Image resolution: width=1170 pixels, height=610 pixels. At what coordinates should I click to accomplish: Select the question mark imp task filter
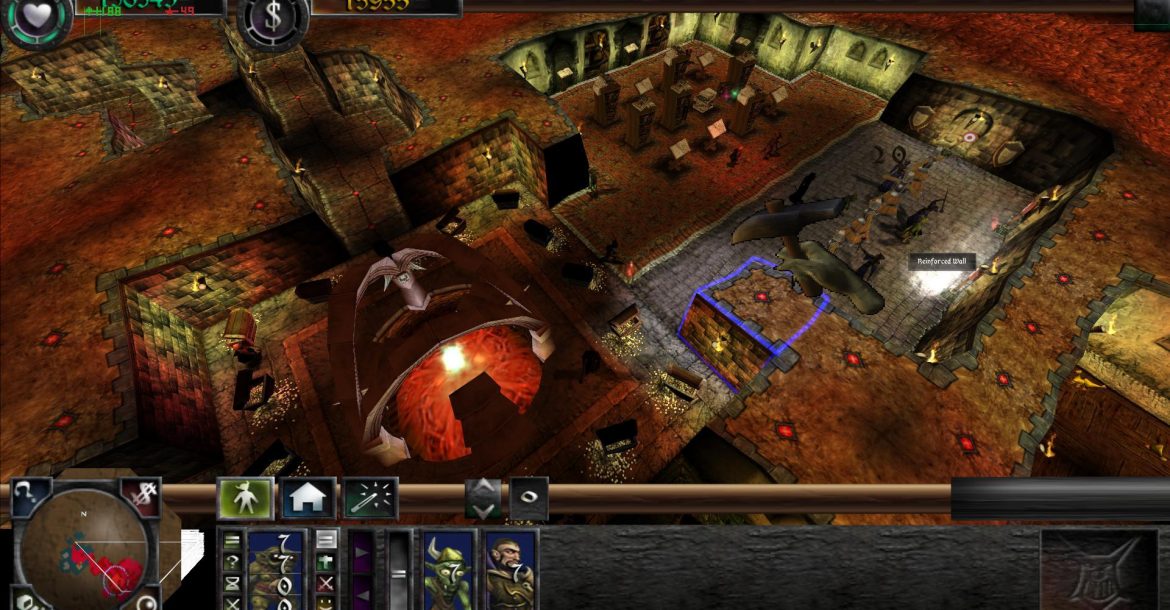(x=232, y=562)
